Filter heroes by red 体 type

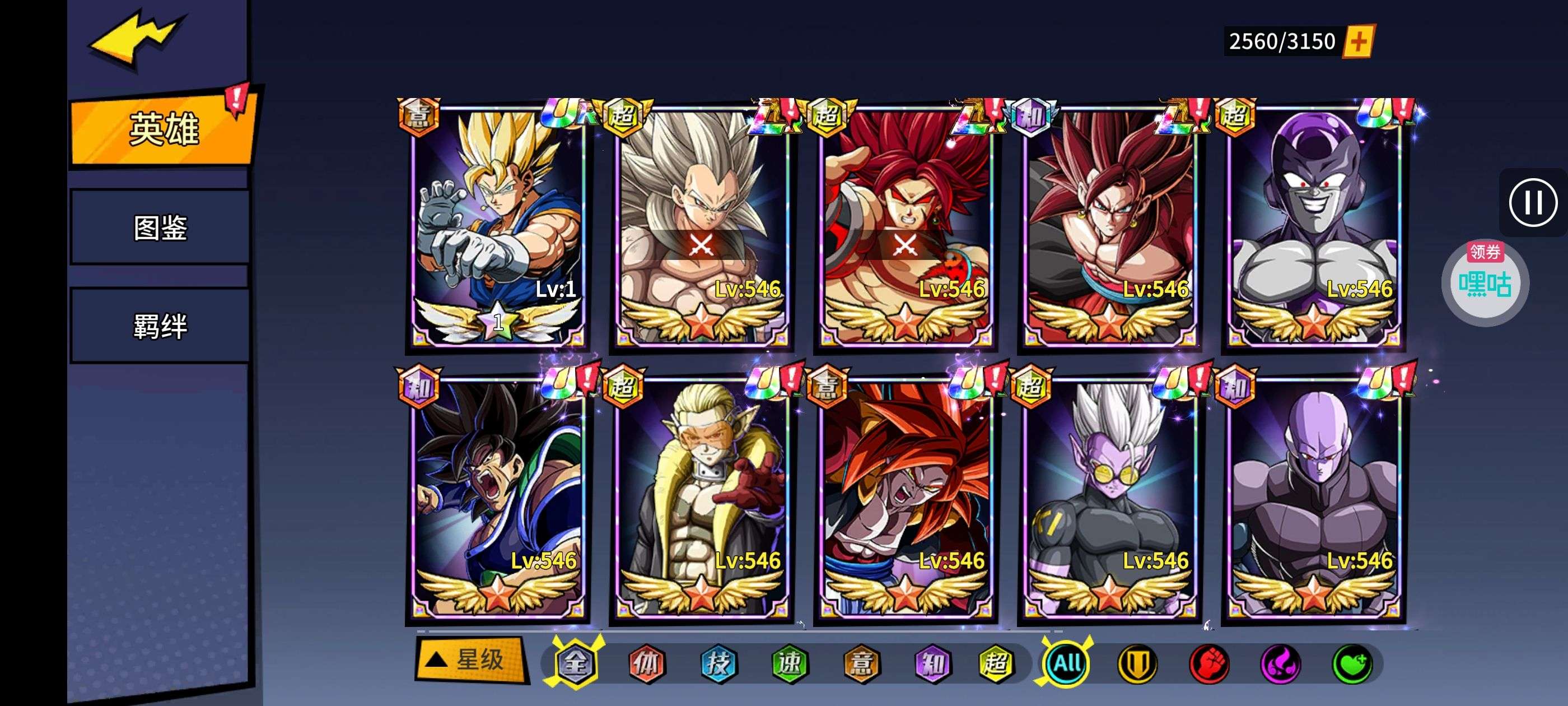(646, 663)
